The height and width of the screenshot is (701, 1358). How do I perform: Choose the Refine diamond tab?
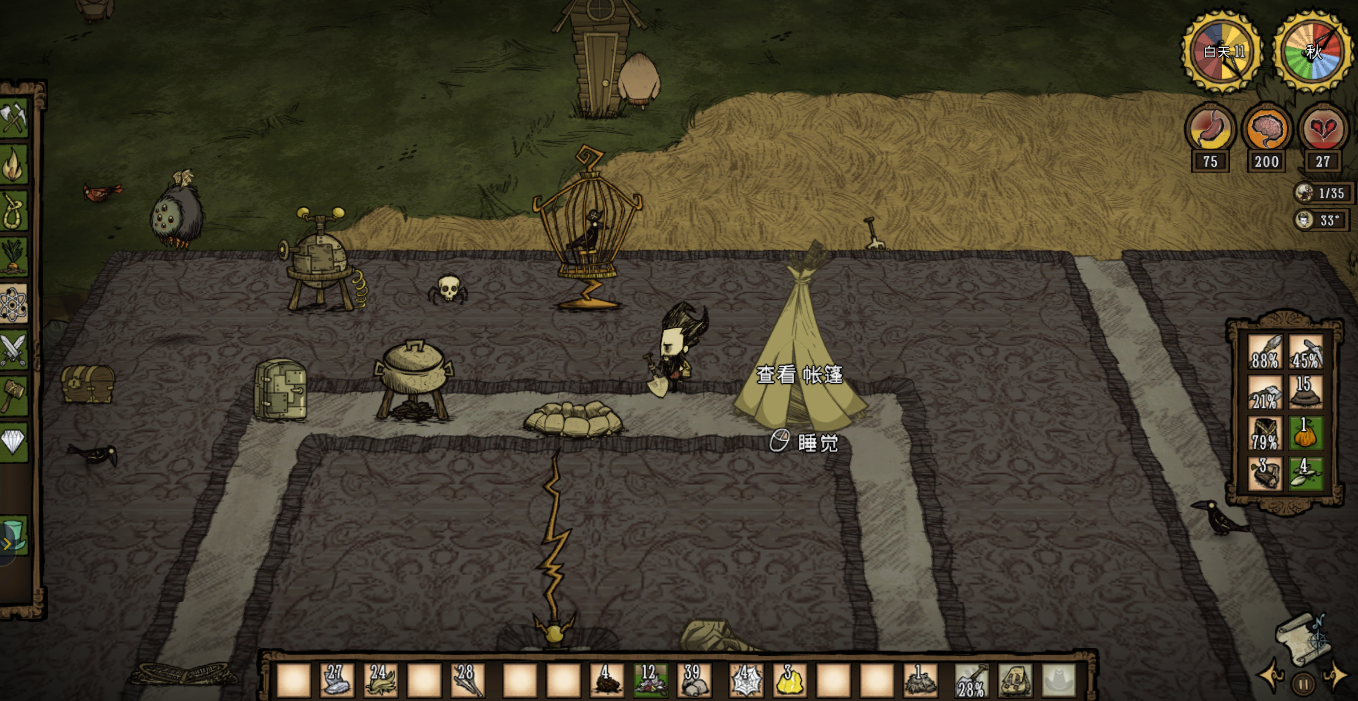(13, 442)
